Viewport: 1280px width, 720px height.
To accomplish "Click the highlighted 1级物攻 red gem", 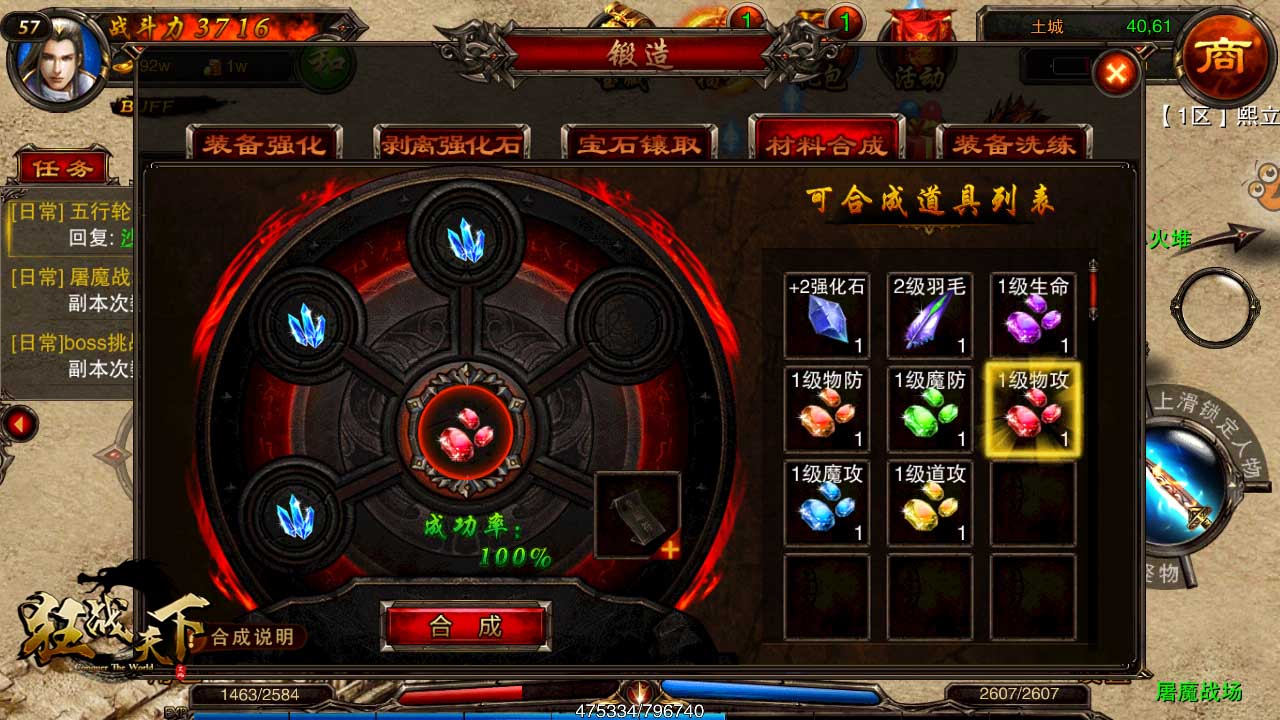I will point(1033,410).
